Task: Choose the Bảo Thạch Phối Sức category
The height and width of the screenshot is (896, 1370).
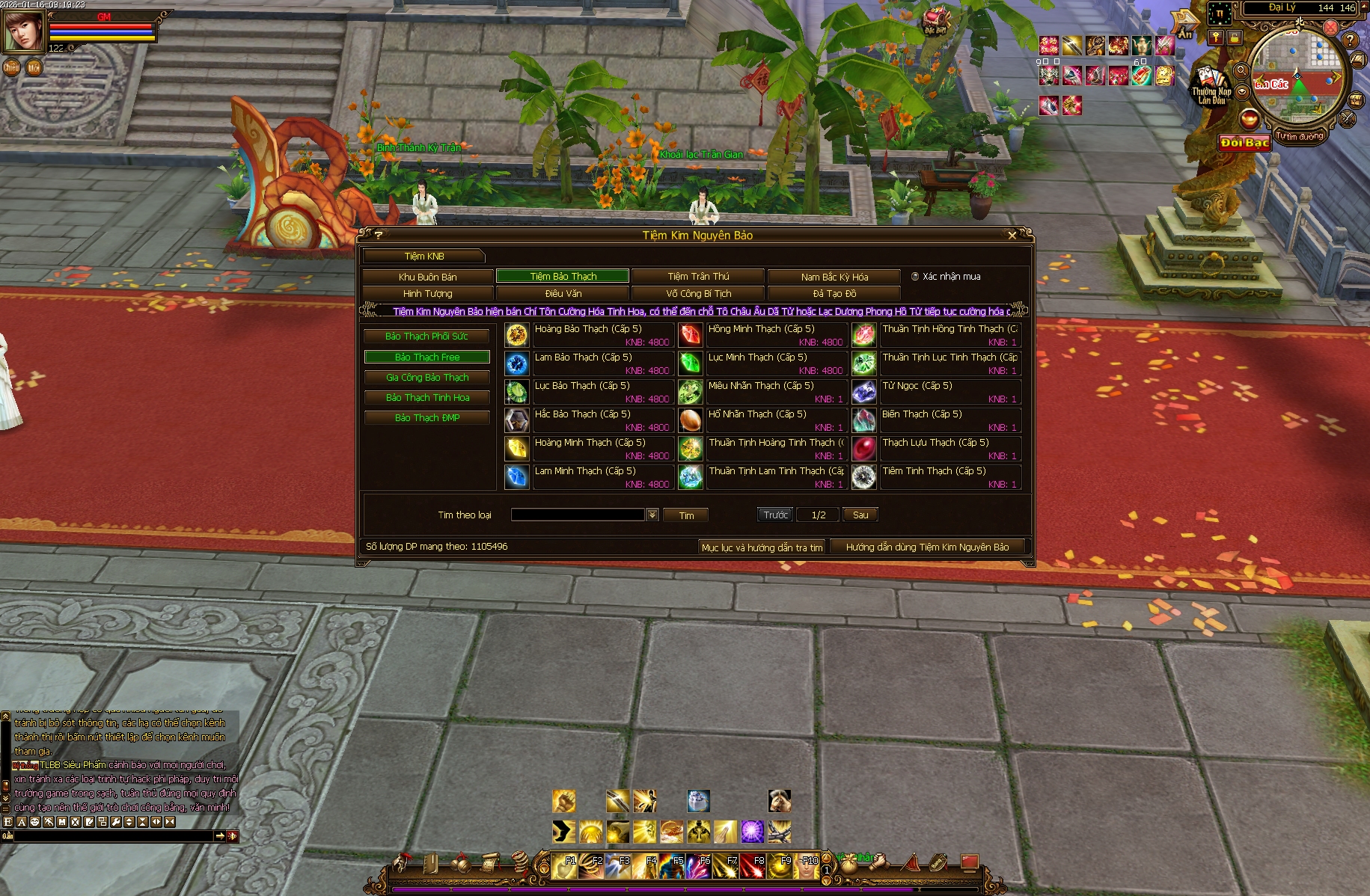Action: pos(426,337)
